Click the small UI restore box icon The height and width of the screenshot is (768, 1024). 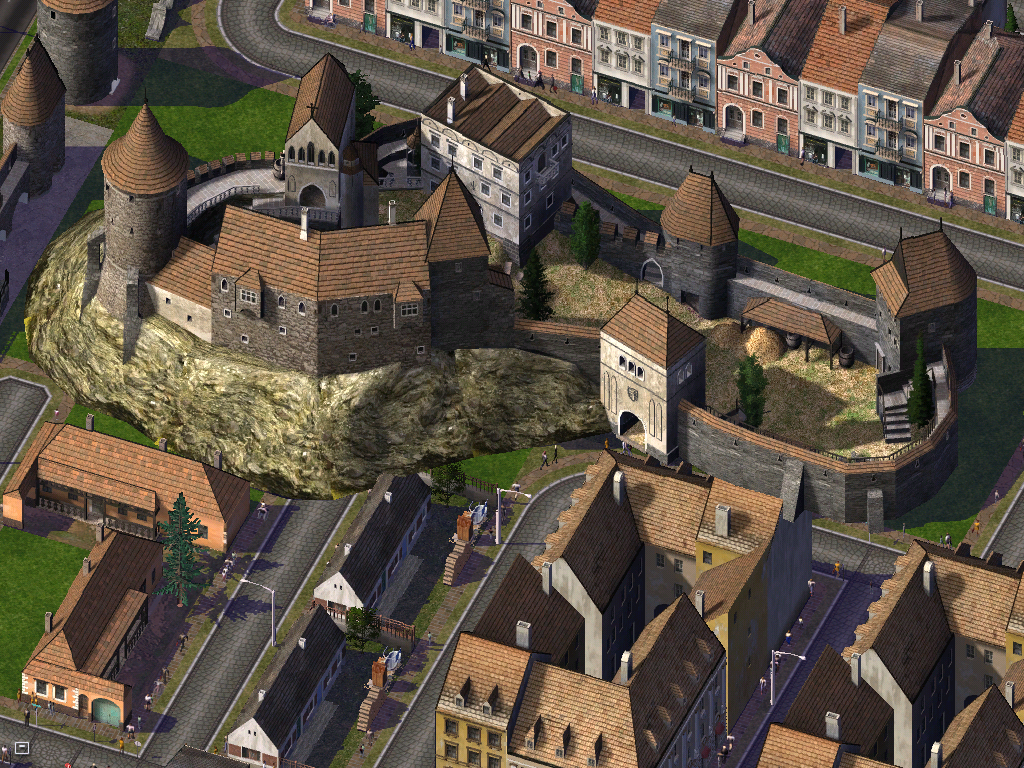[x=22, y=748]
